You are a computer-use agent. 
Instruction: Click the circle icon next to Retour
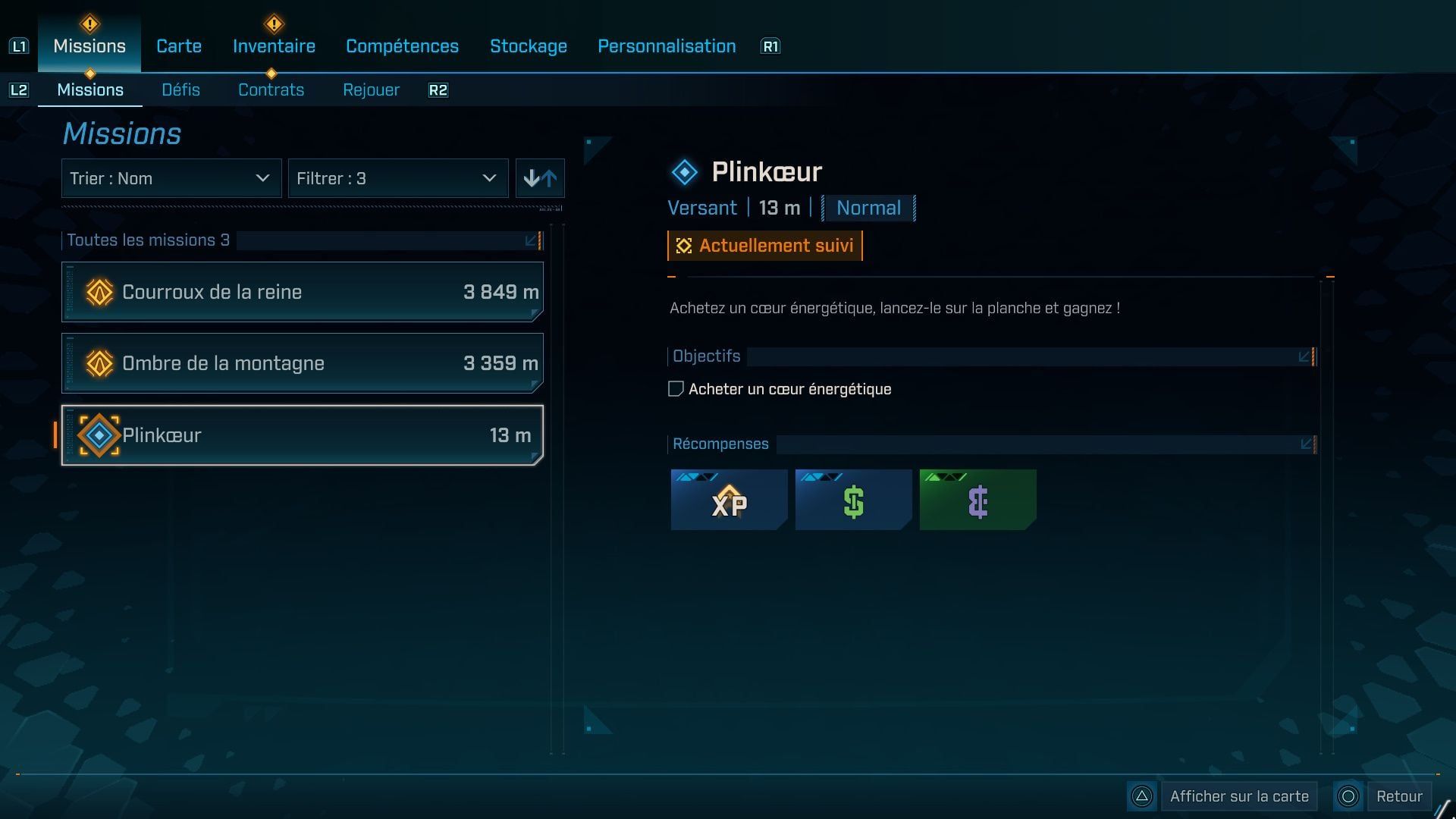1348,796
